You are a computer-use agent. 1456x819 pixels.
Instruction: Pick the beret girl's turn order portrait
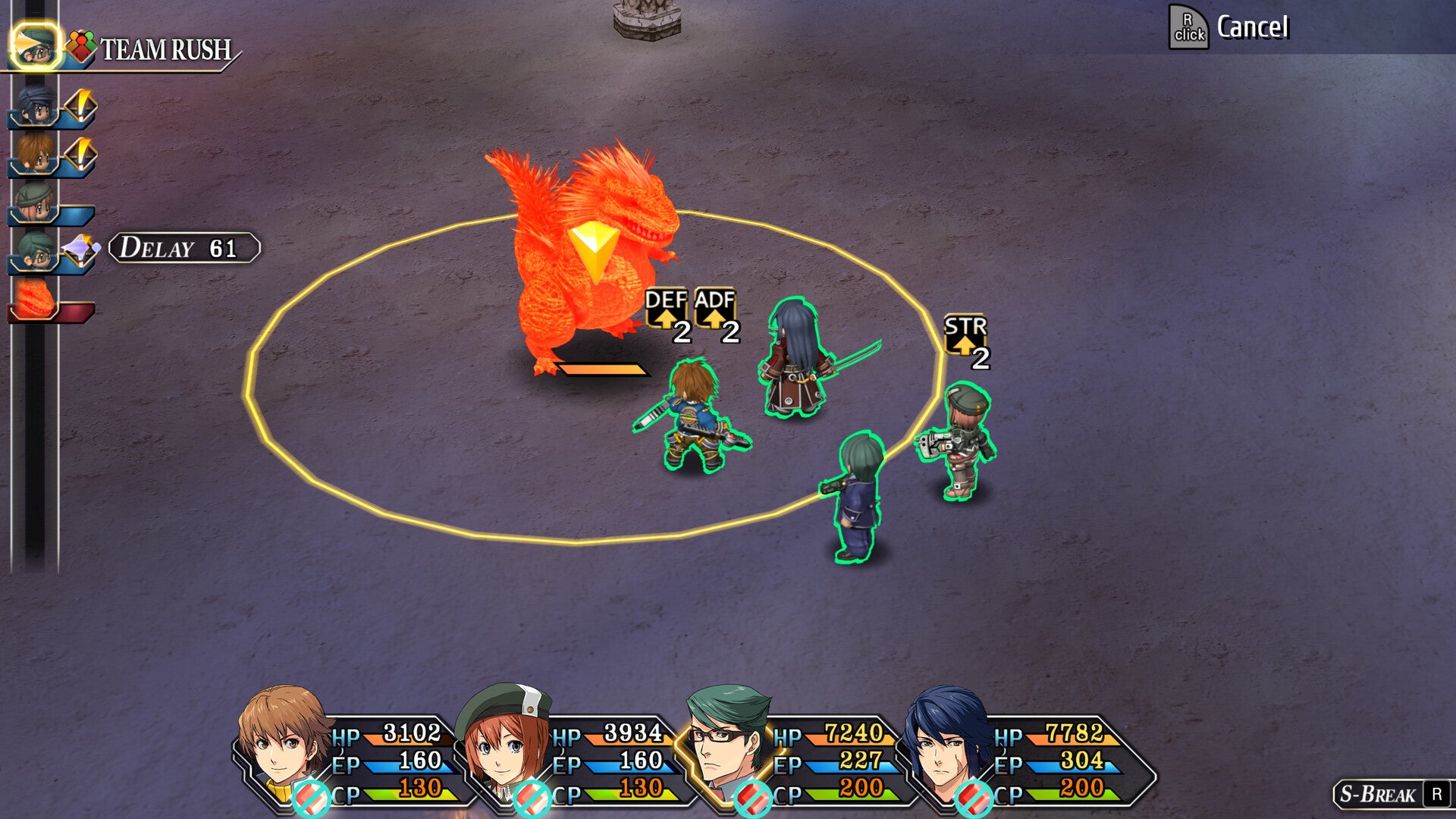[36, 203]
